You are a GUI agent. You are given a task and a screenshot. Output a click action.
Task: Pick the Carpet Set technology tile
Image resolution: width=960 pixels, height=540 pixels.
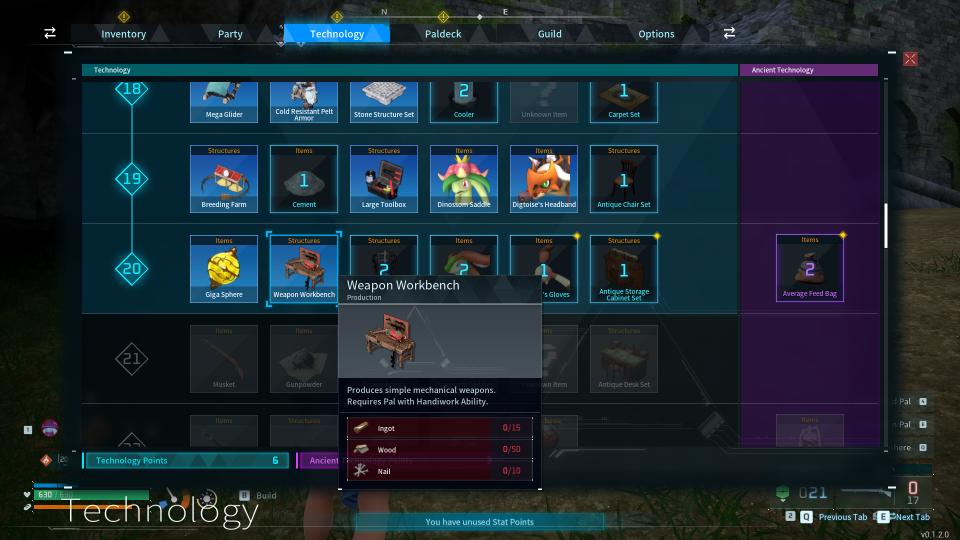[x=624, y=101]
